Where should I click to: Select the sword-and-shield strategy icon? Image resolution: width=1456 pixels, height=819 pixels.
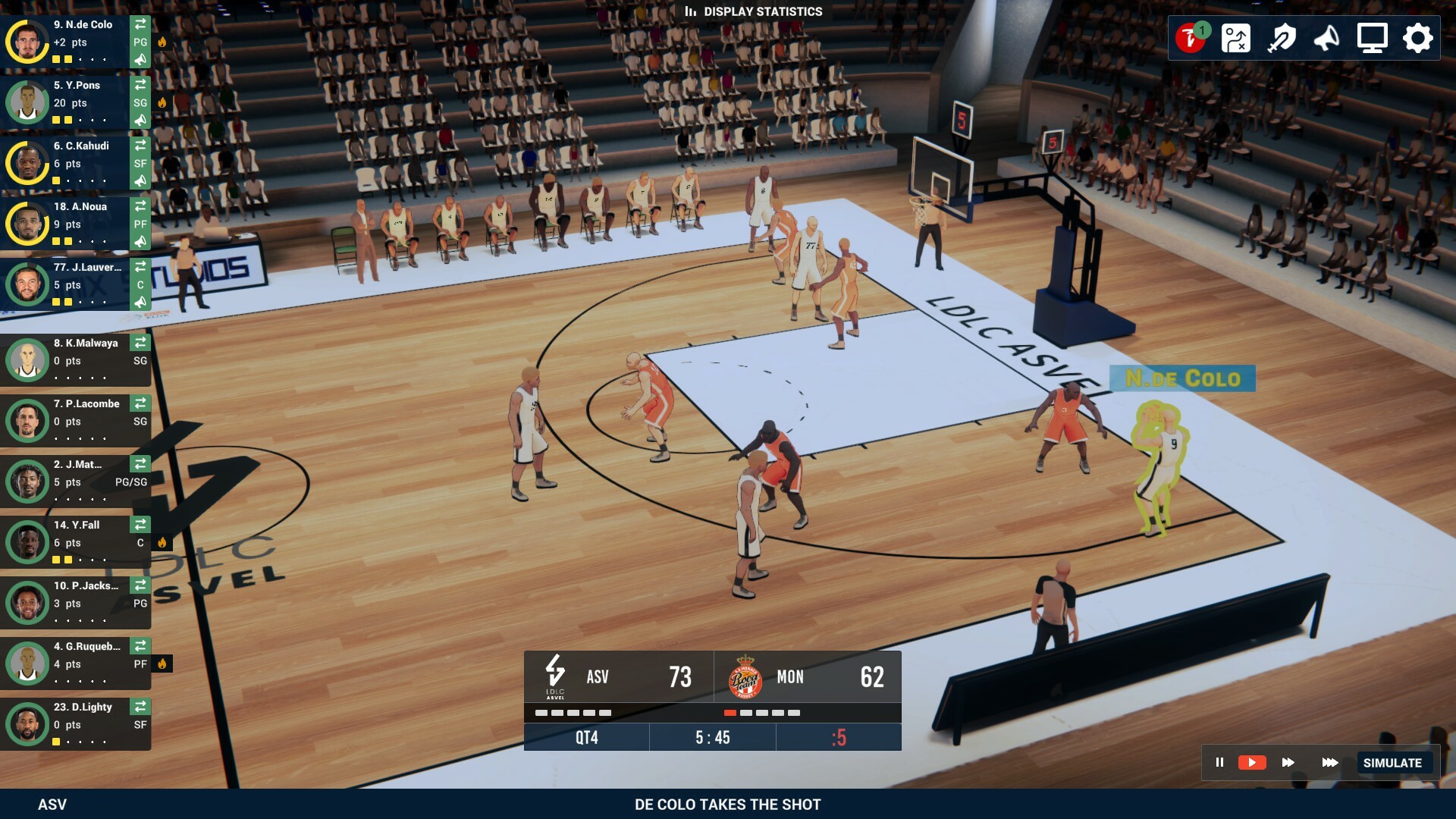(x=1282, y=36)
